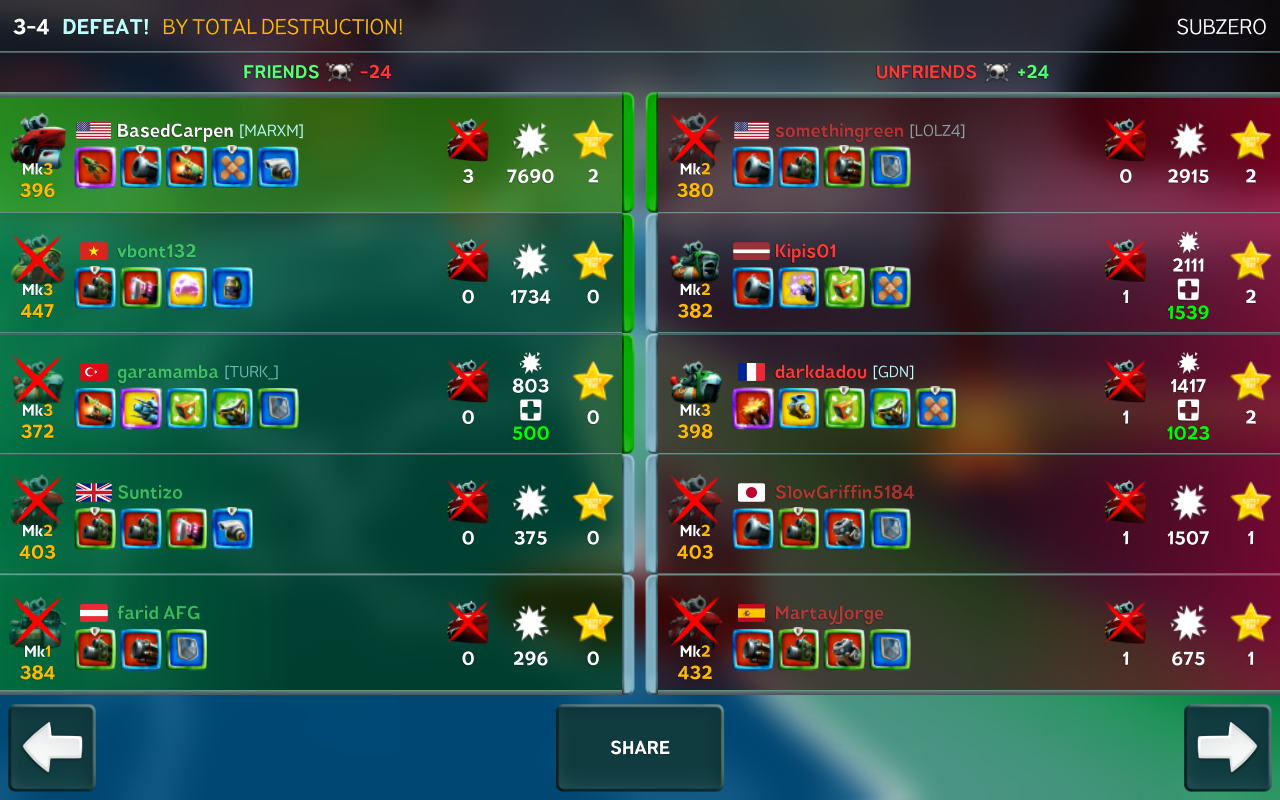Go back with the left arrow button

tap(52, 748)
